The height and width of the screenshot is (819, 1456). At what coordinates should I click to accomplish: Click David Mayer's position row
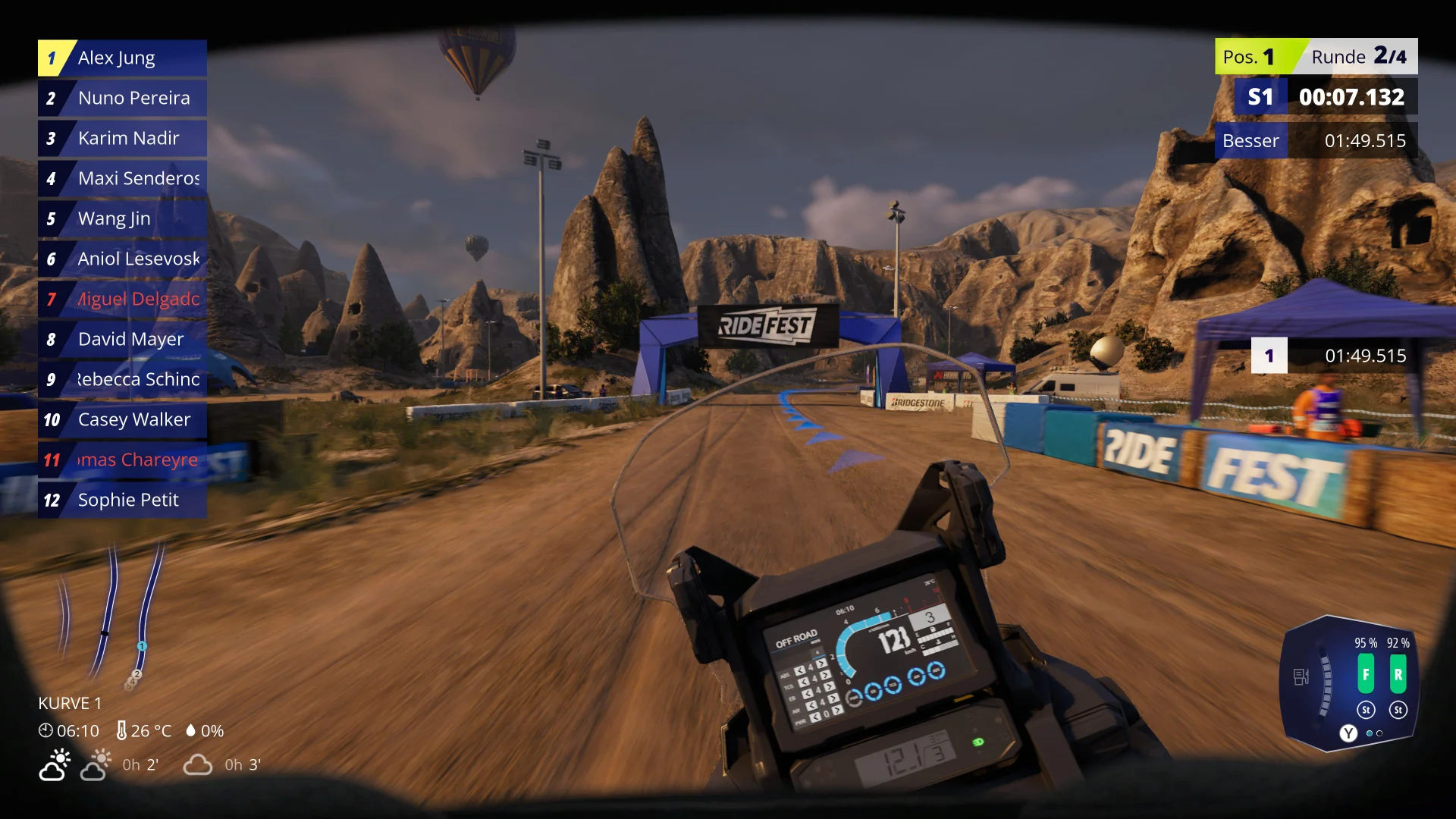click(x=122, y=340)
